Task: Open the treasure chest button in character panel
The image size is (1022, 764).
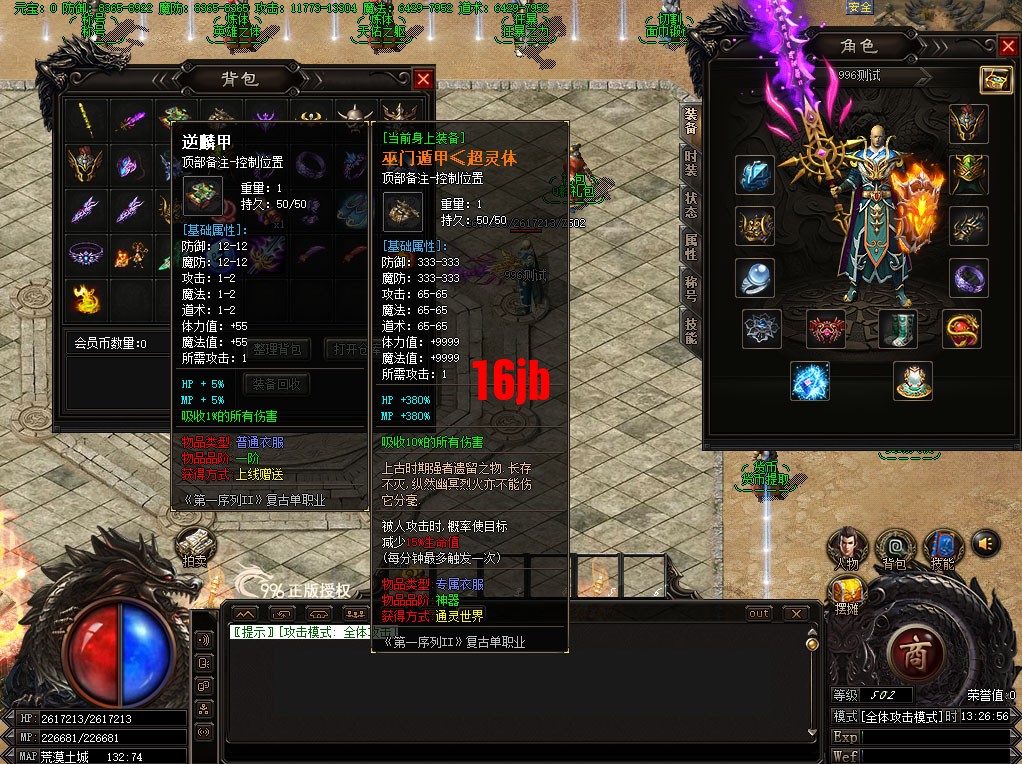Action: [x=995, y=80]
